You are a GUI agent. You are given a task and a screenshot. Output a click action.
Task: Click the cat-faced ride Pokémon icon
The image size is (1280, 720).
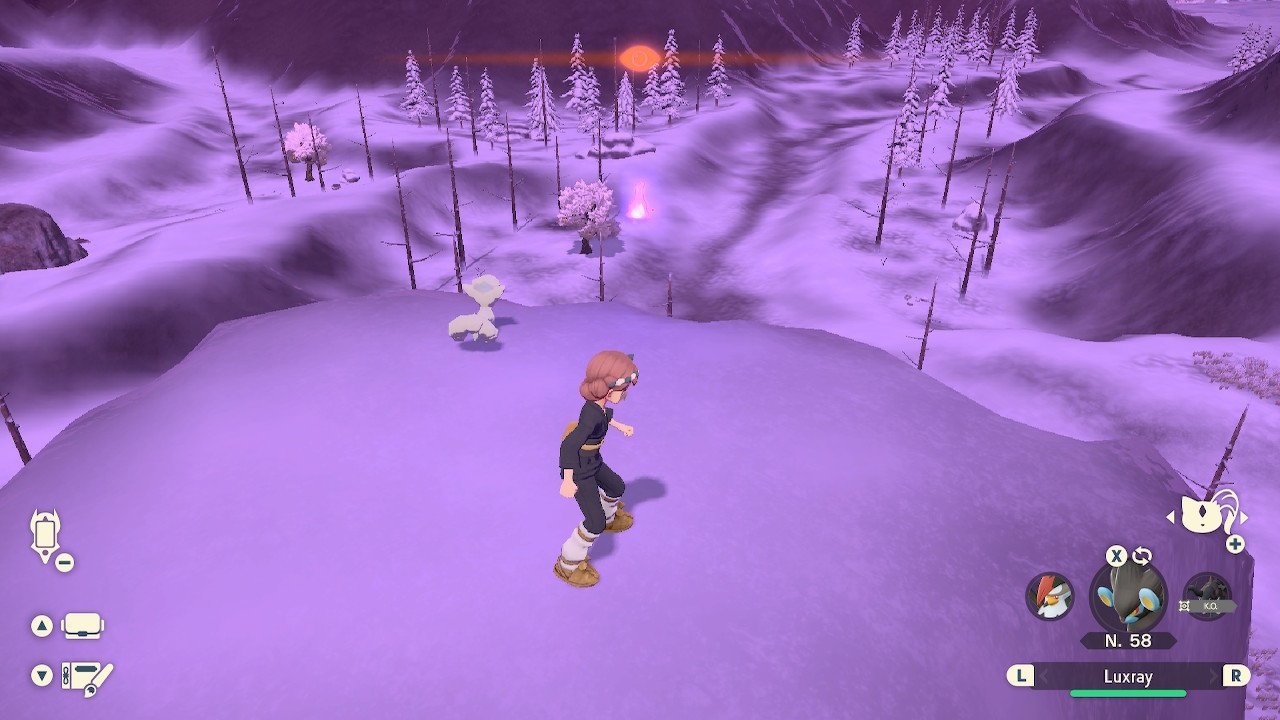(x=1206, y=516)
